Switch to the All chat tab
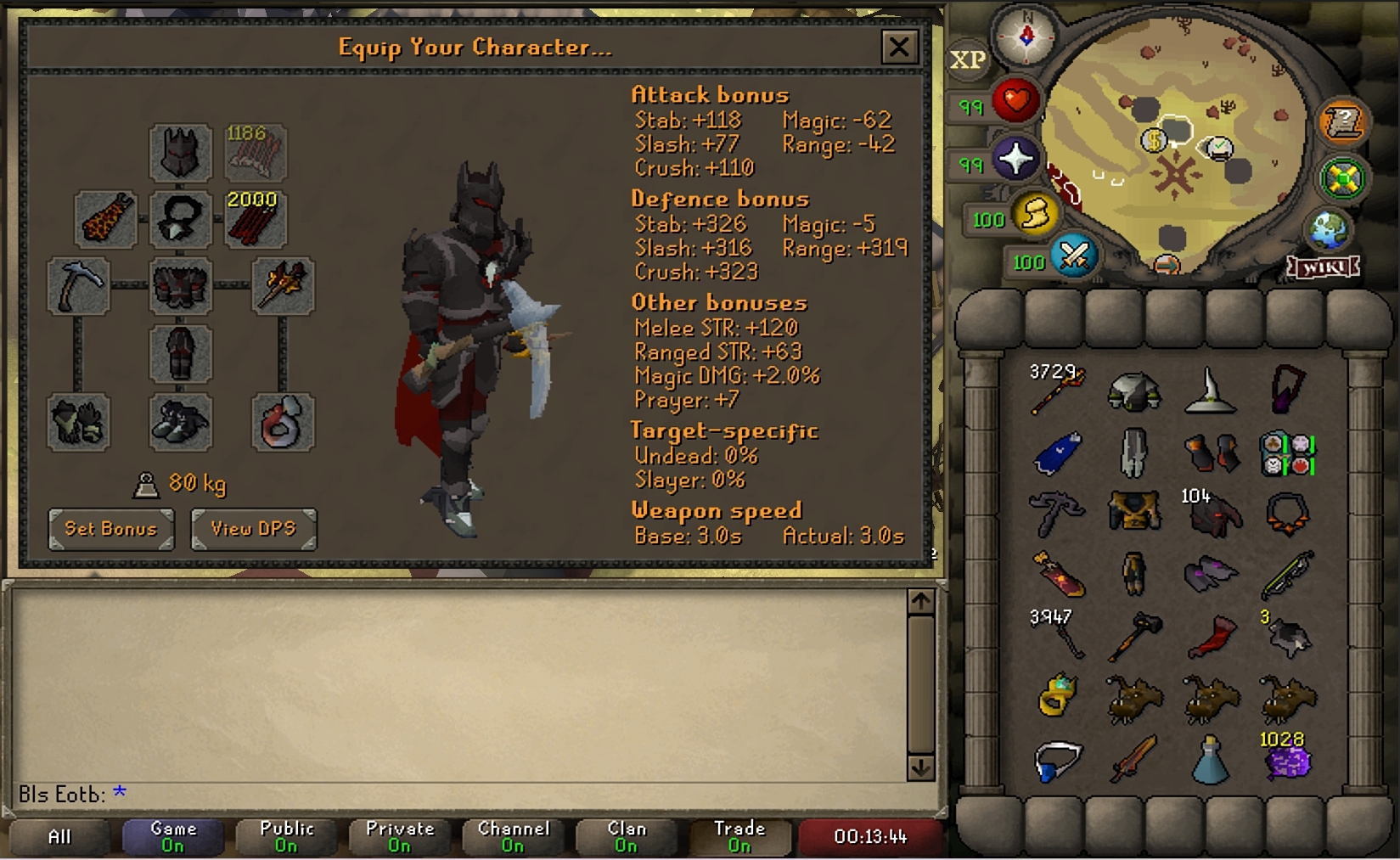 (58, 837)
